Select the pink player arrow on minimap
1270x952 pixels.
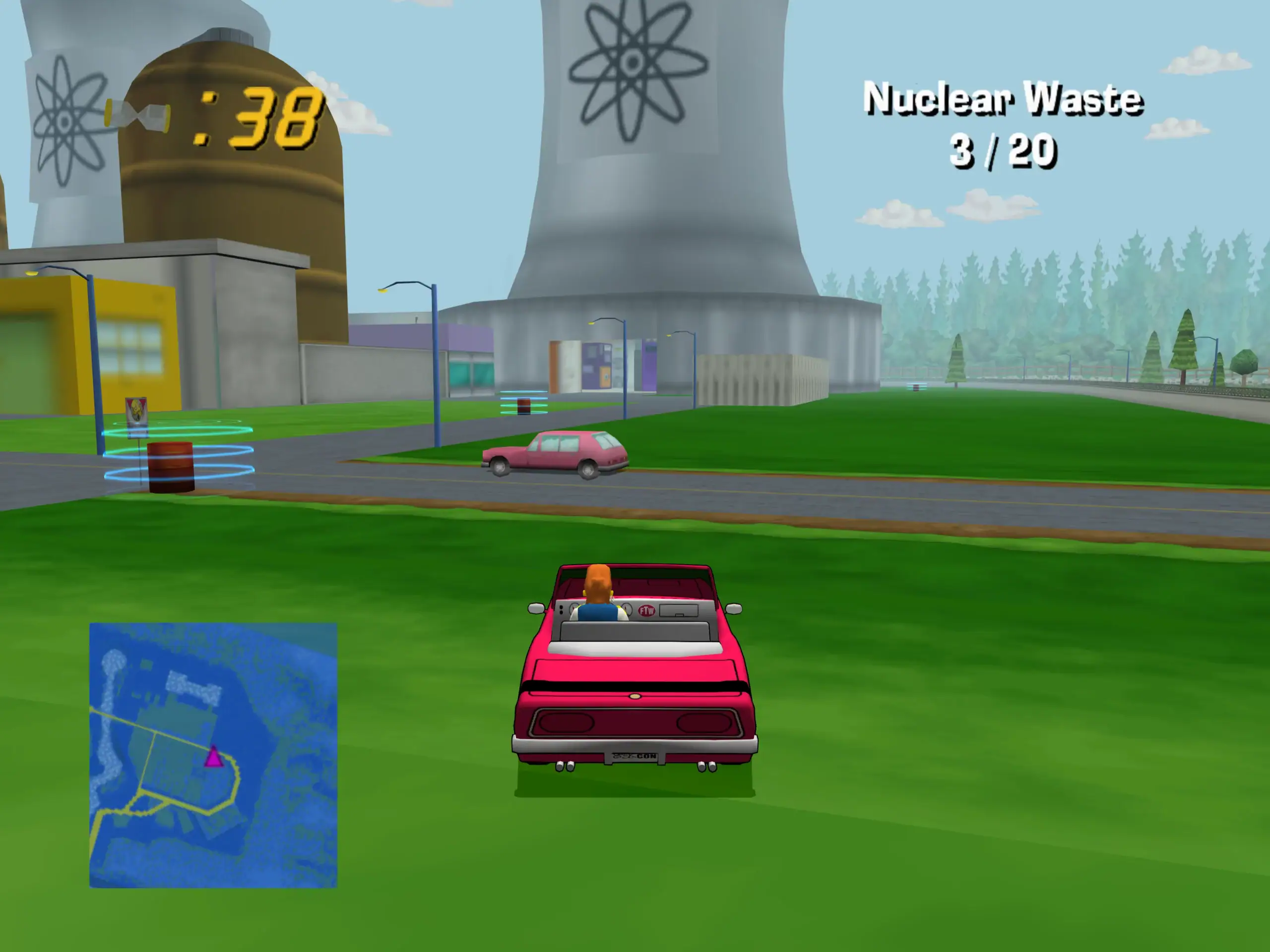[214, 757]
